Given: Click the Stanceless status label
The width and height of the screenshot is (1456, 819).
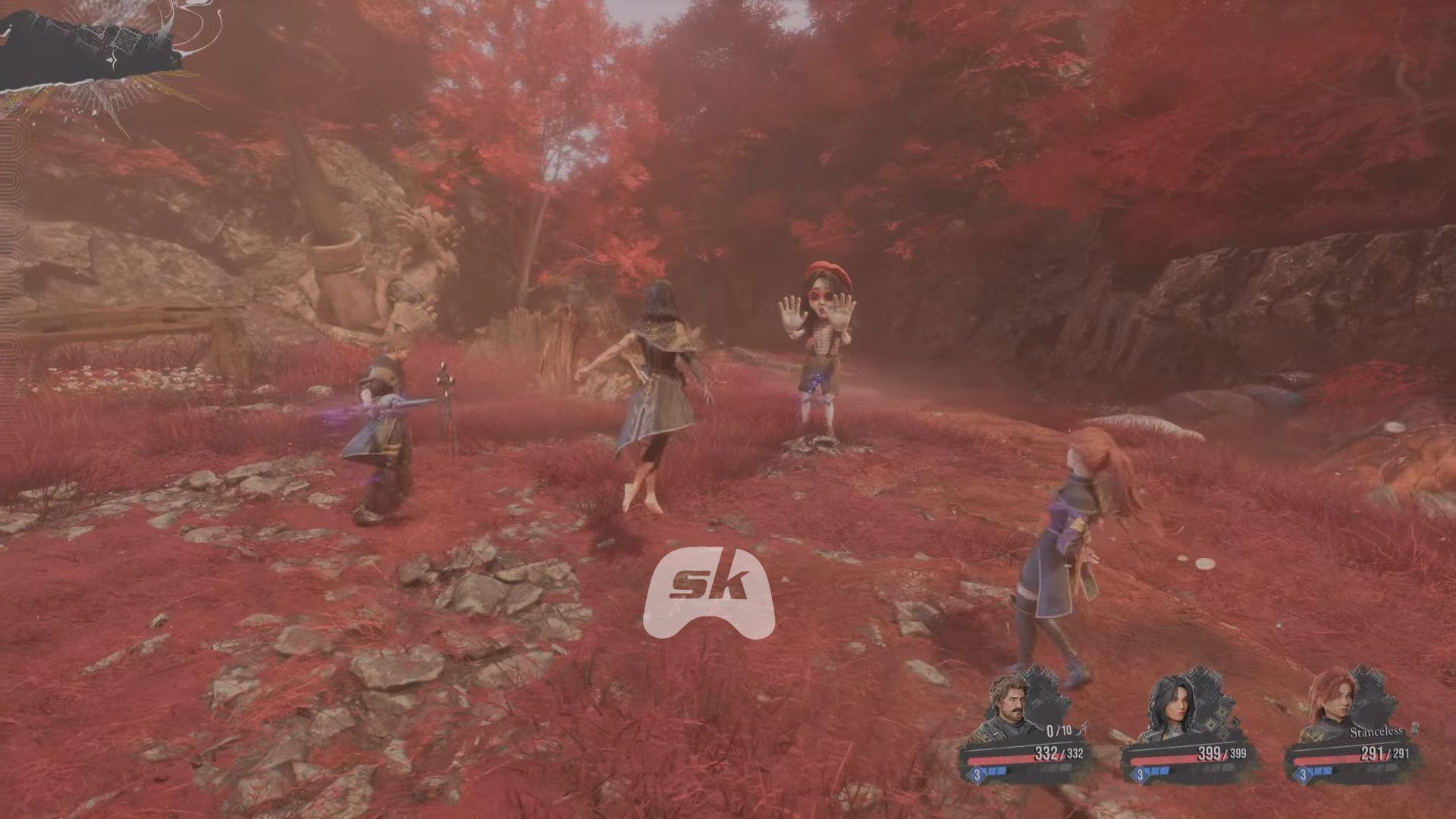Looking at the screenshot, I should pos(1378,731).
